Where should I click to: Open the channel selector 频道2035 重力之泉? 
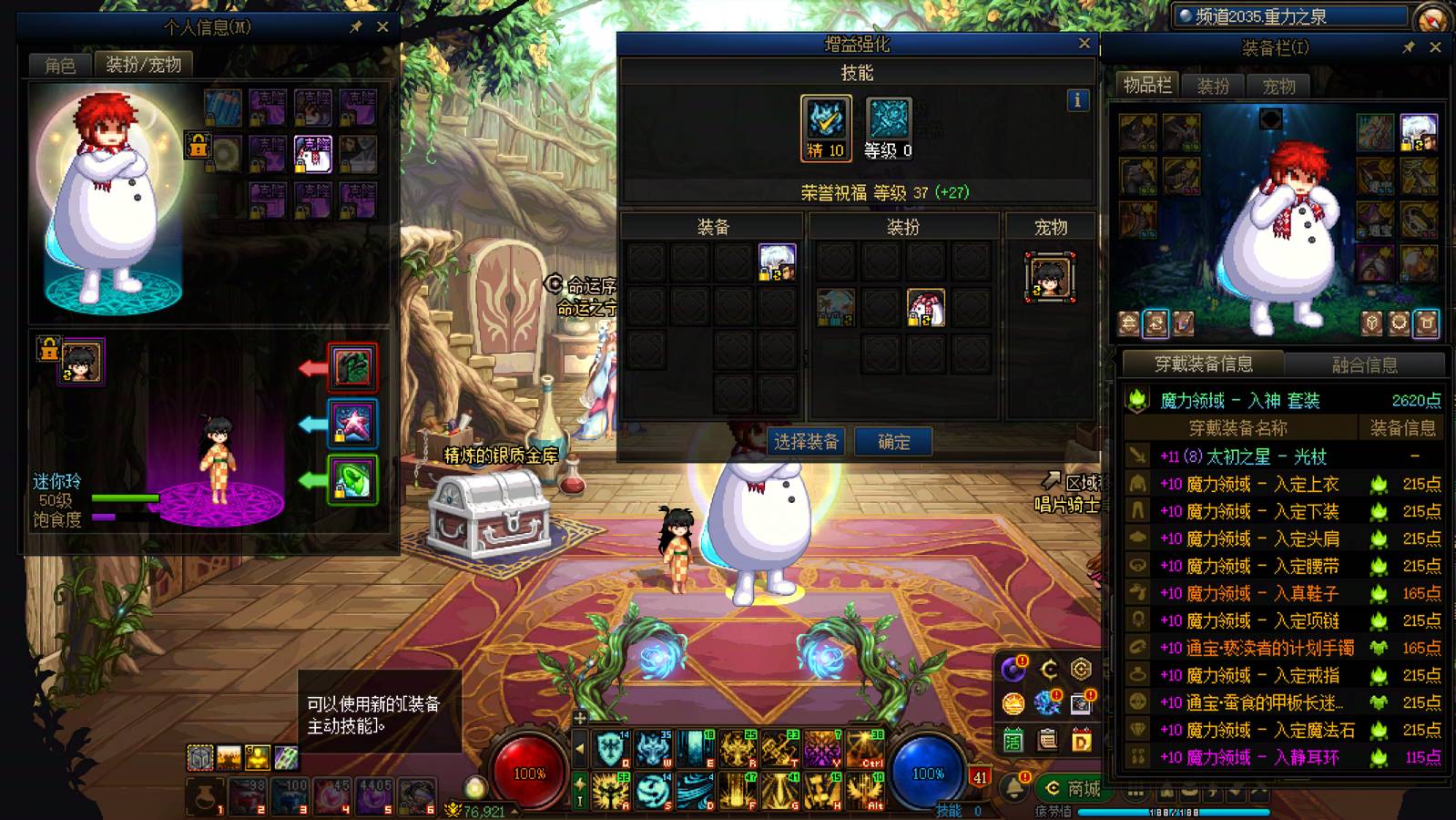click(x=1291, y=15)
